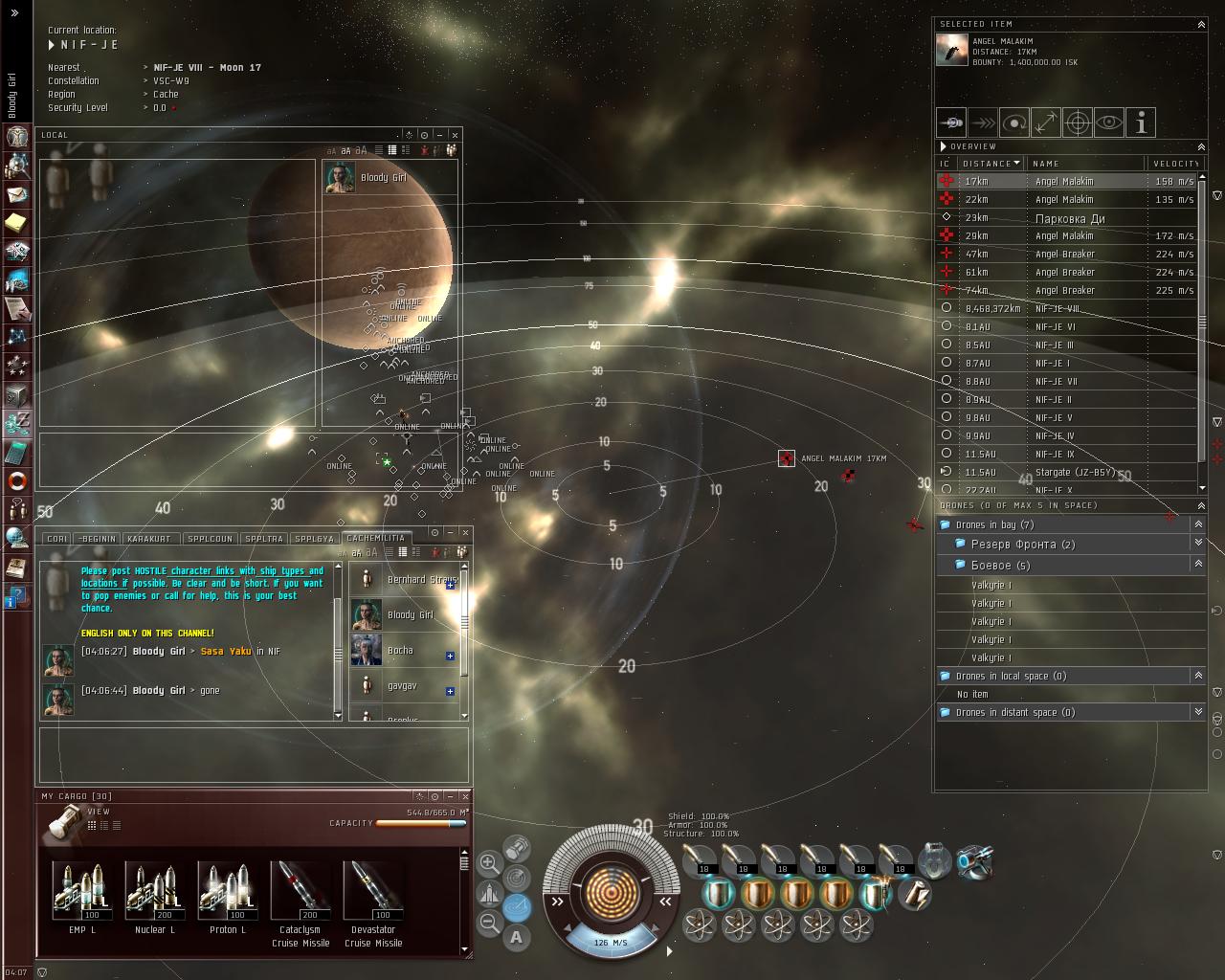
Task: Close the CACHEMILITIA chat window
Action: [466, 532]
